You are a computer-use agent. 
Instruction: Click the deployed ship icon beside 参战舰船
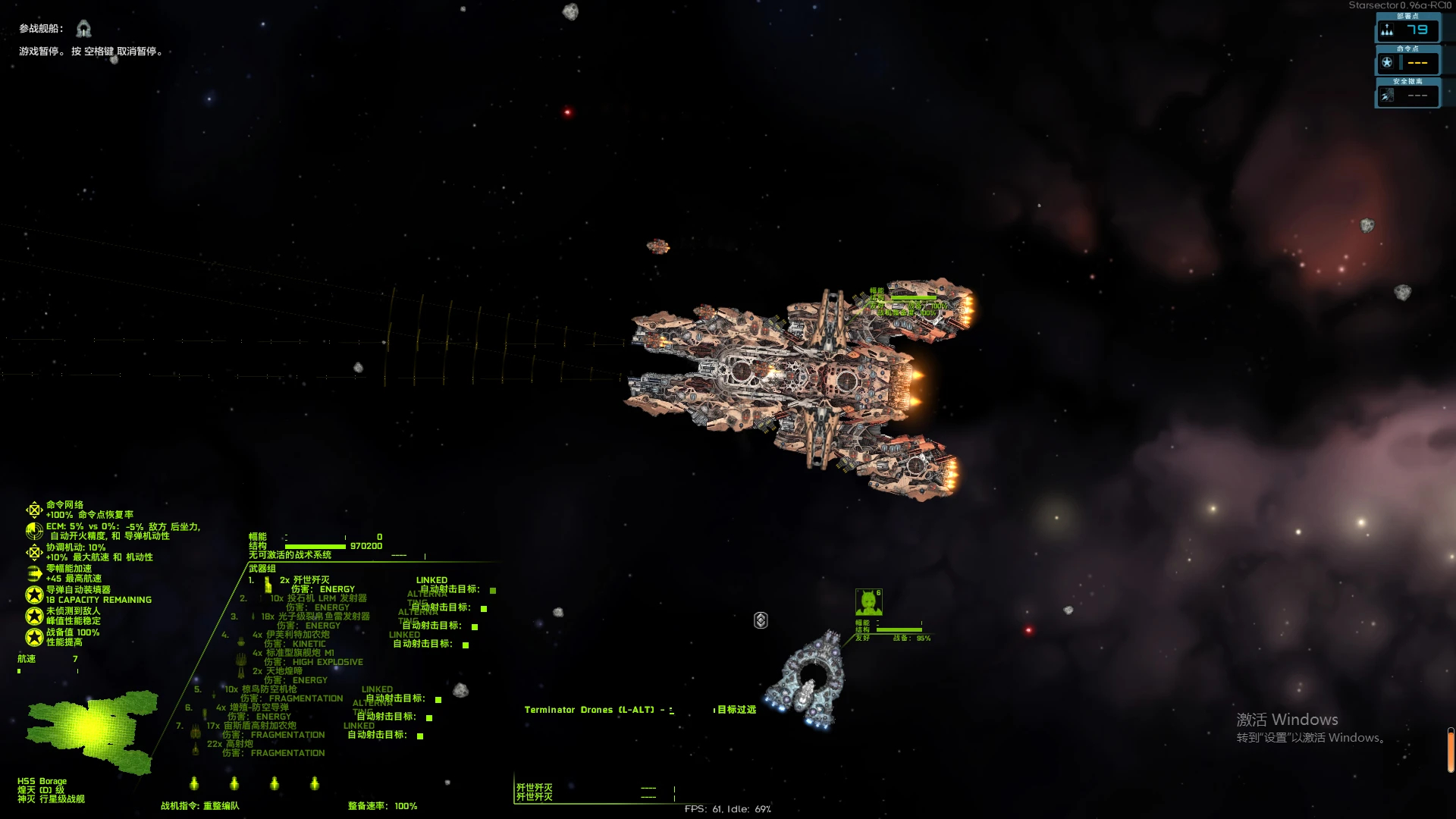(x=83, y=29)
